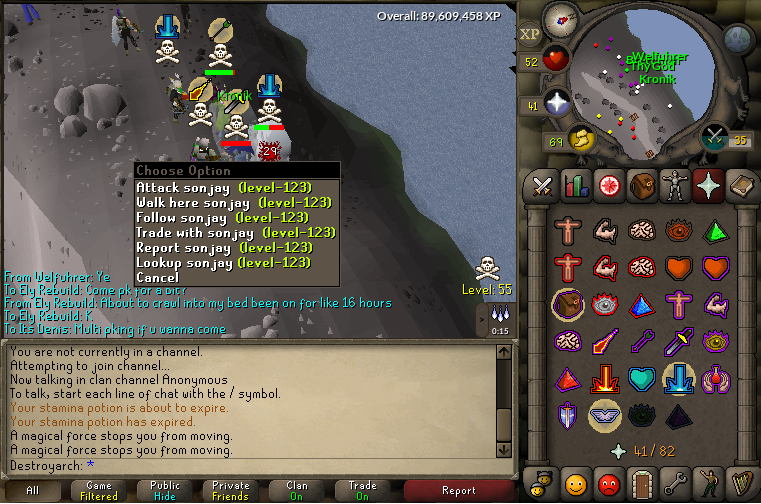Switch to the All chat tab

point(33,490)
